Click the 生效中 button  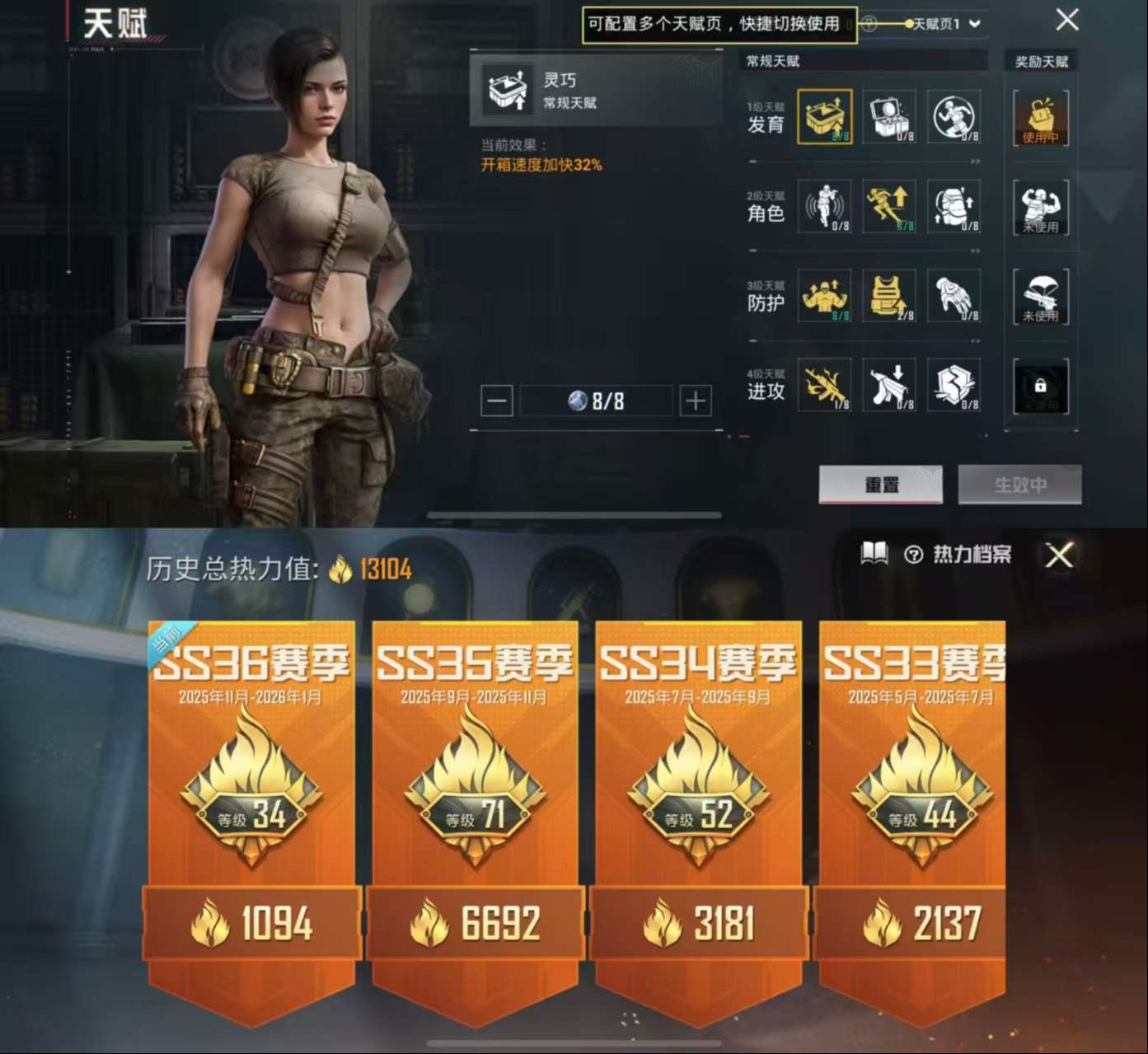pos(1019,485)
